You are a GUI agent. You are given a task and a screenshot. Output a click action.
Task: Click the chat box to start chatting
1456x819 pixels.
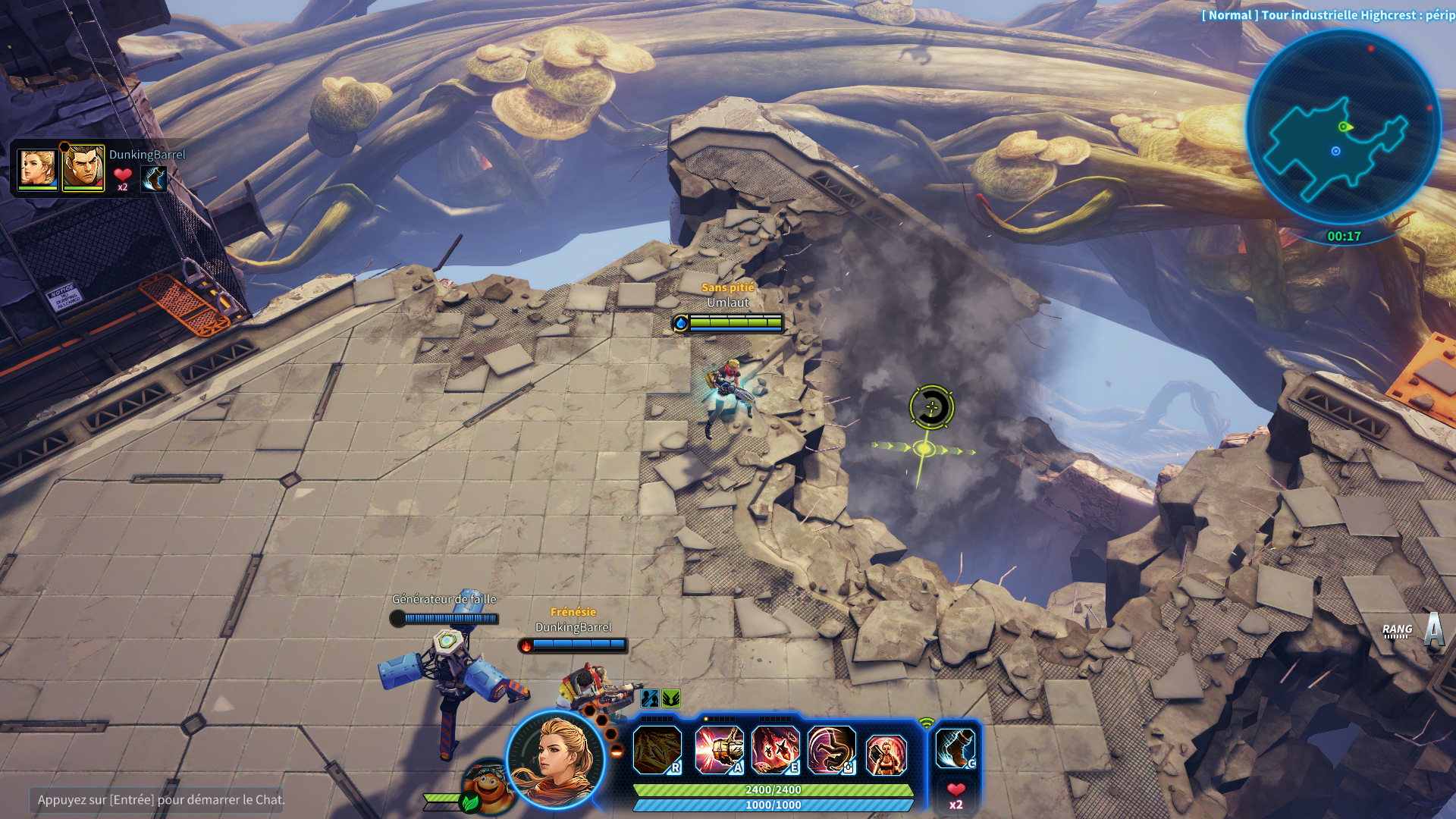coord(156,799)
